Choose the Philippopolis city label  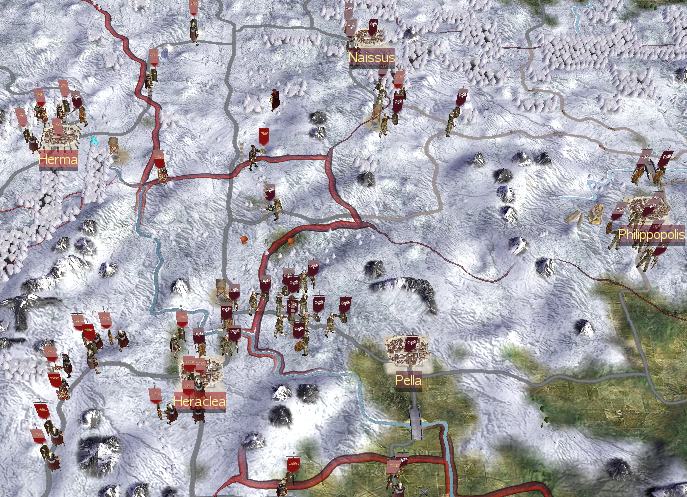pos(651,235)
